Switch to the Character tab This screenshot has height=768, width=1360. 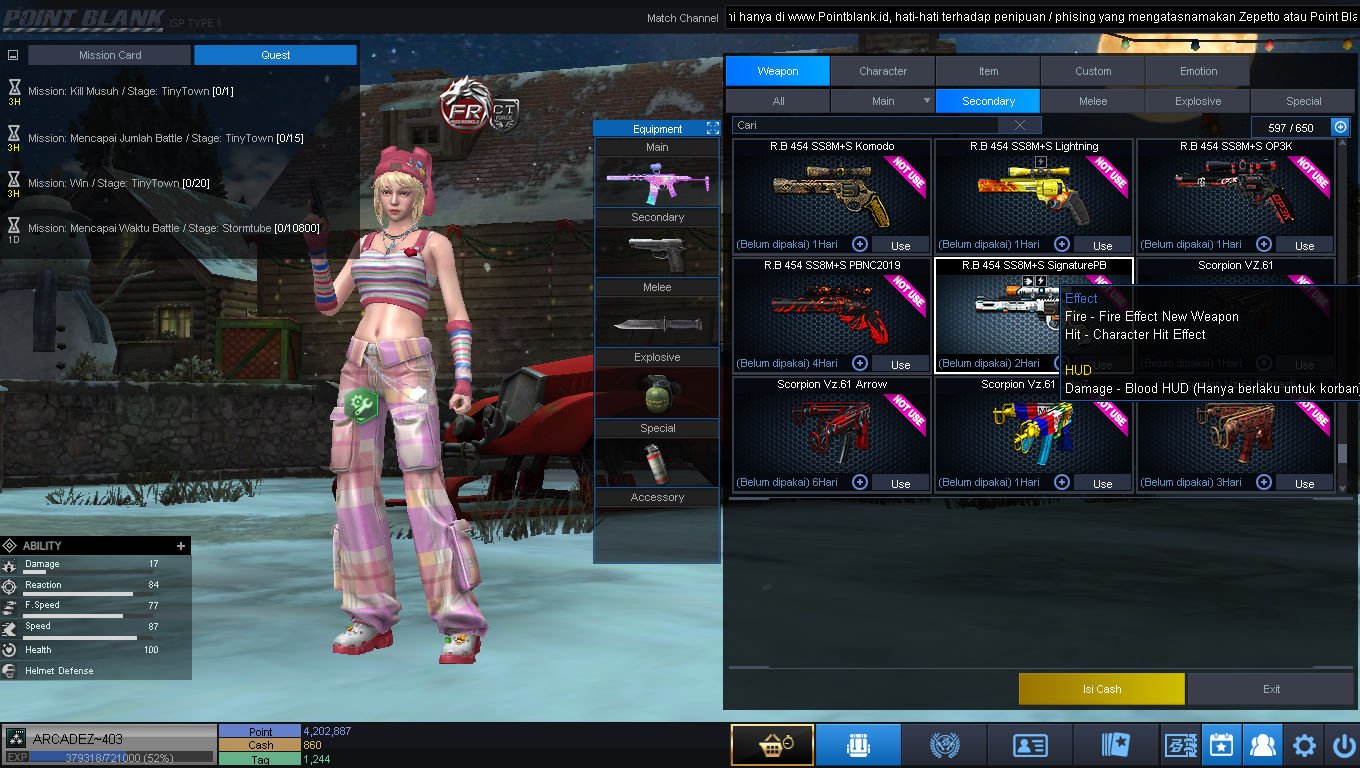[883, 71]
